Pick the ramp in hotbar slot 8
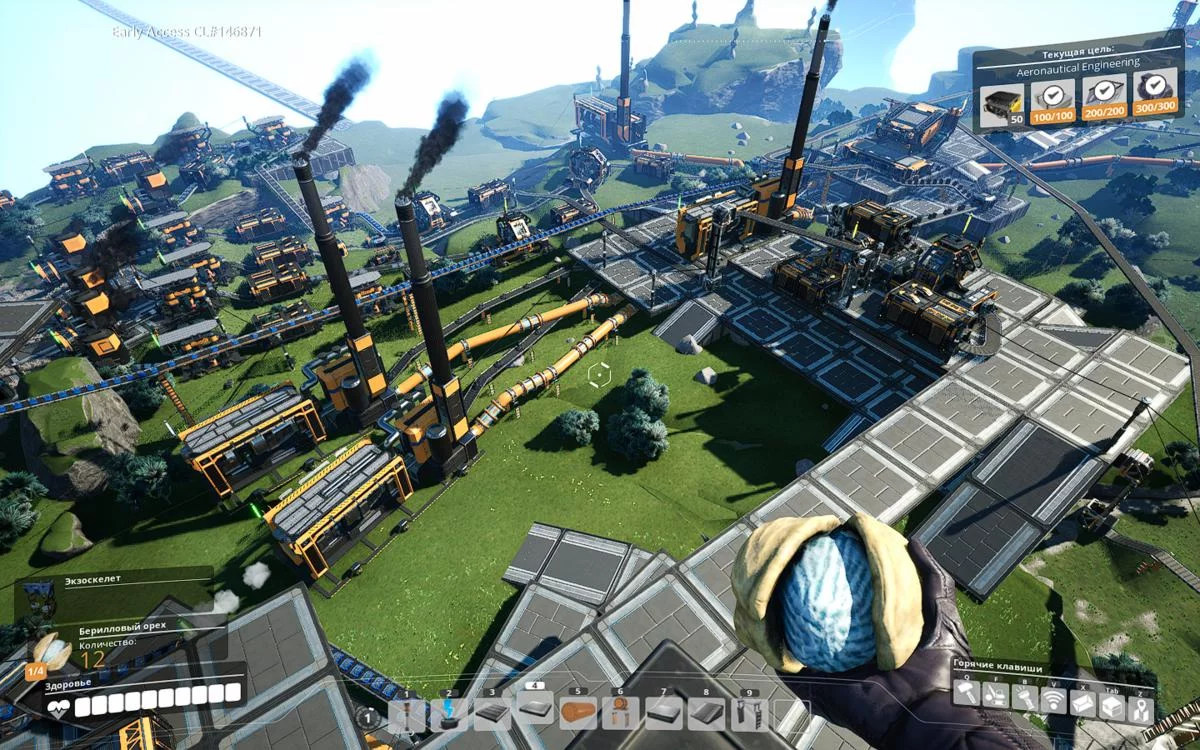Image resolution: width=1200 pixels, height=750 pixels. click(706, 714)
